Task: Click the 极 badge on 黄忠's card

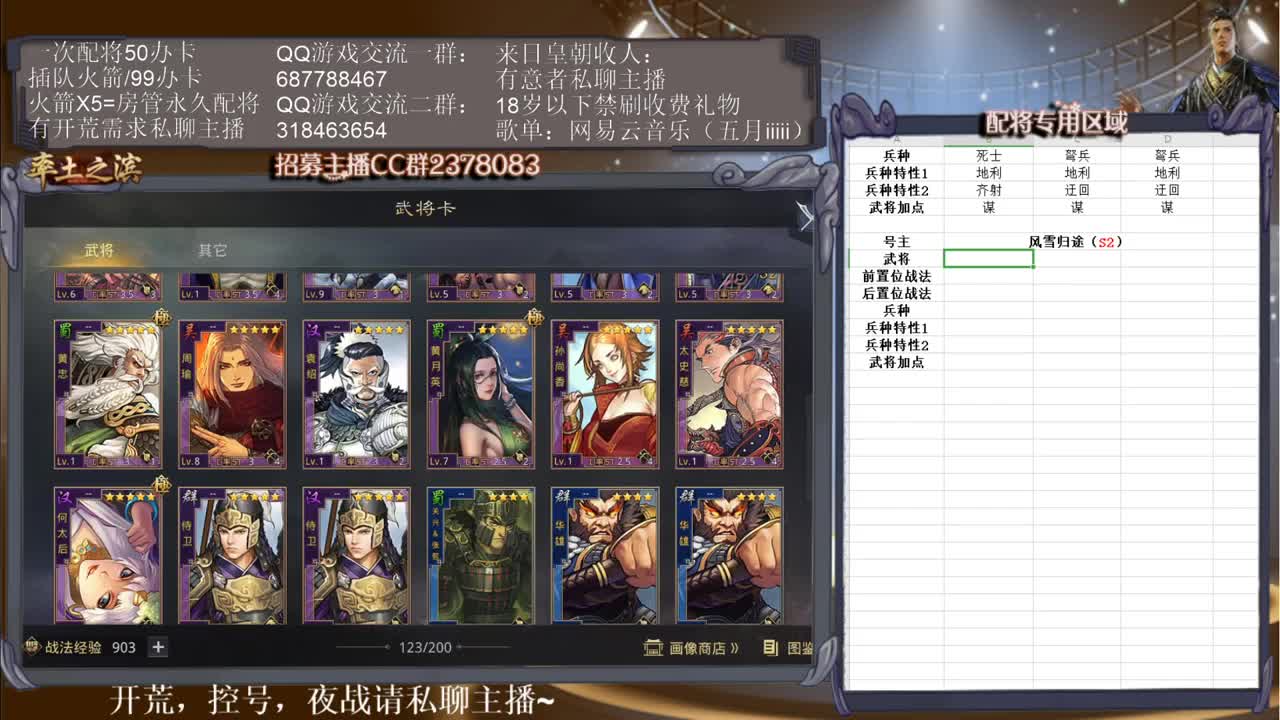Action: pyautogui.click(x=161, y=317)
